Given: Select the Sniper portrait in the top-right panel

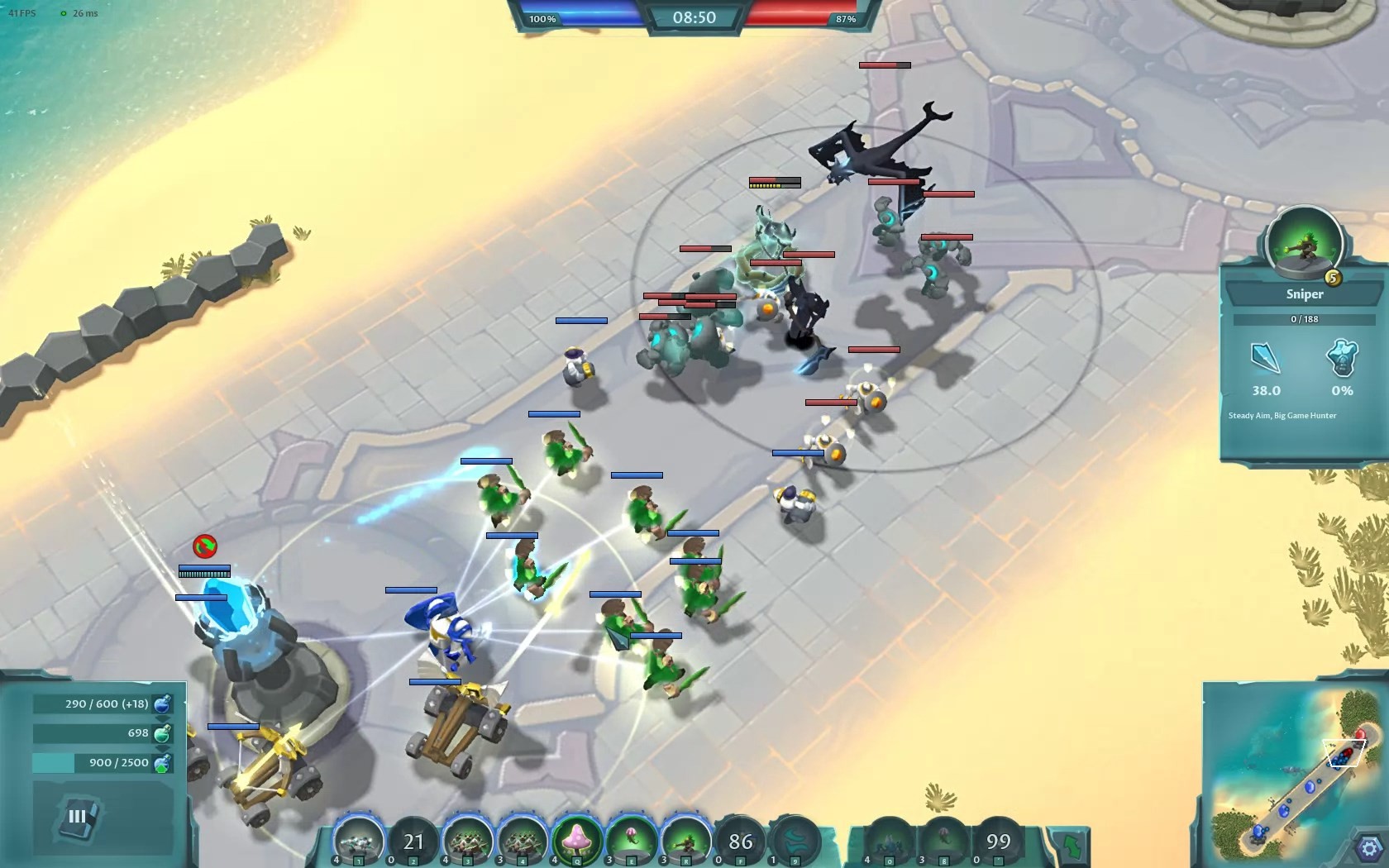Looking at the screenshot, I should (x=1305, y=248).
